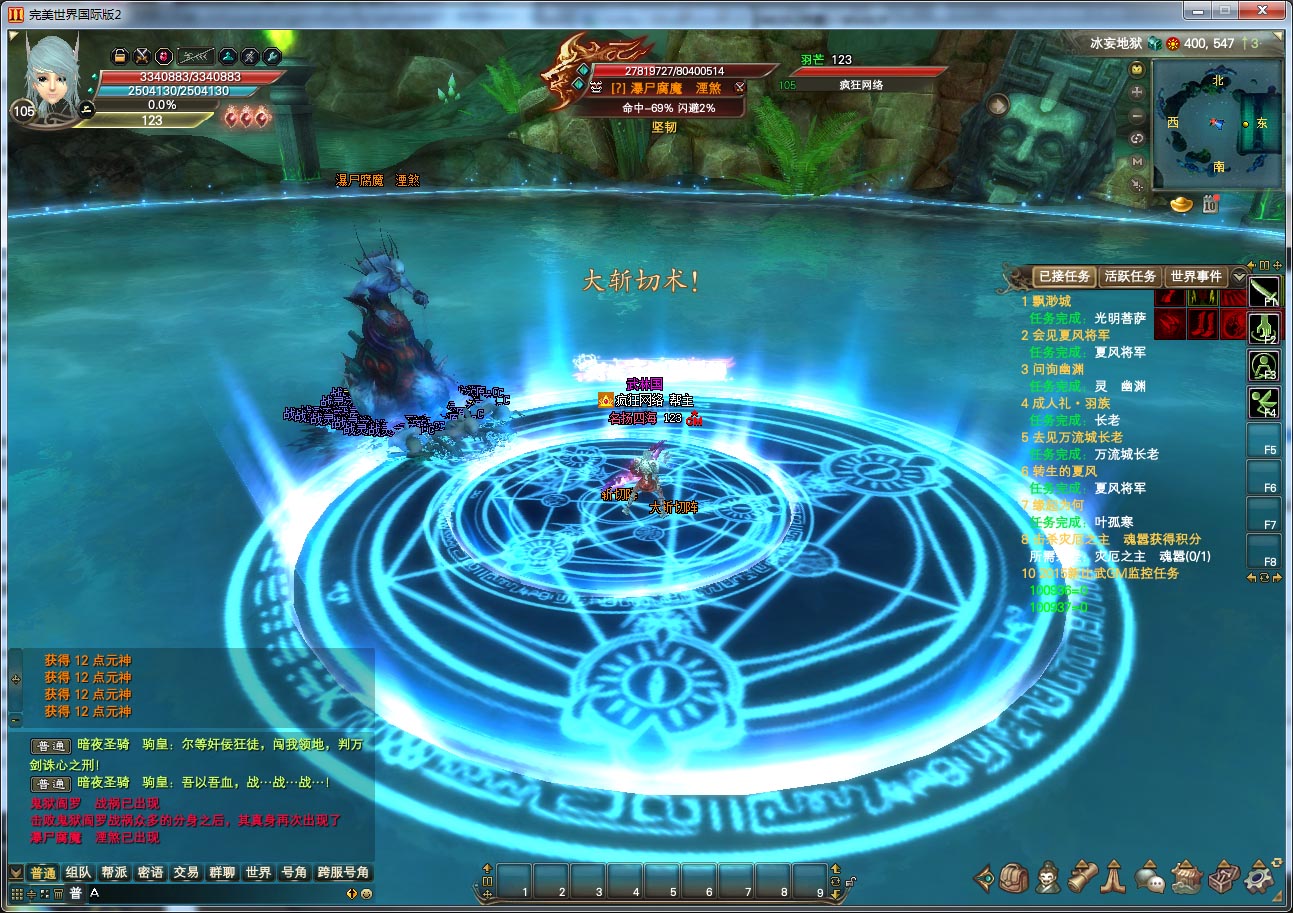Open the calendar events icon
Screen dimensions: 1293x913
pos(1208,204)
